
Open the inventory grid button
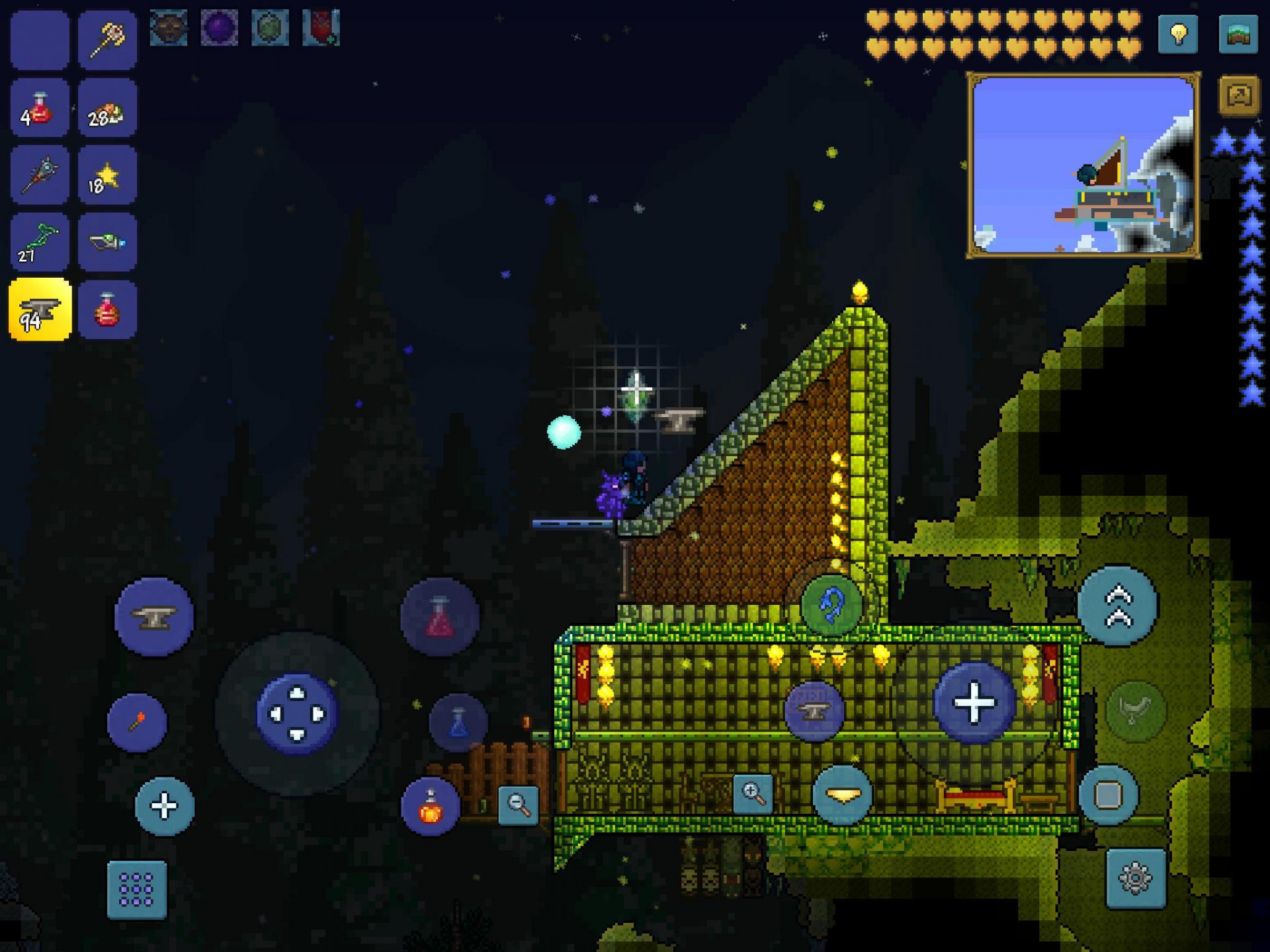(x=137, y=889)
